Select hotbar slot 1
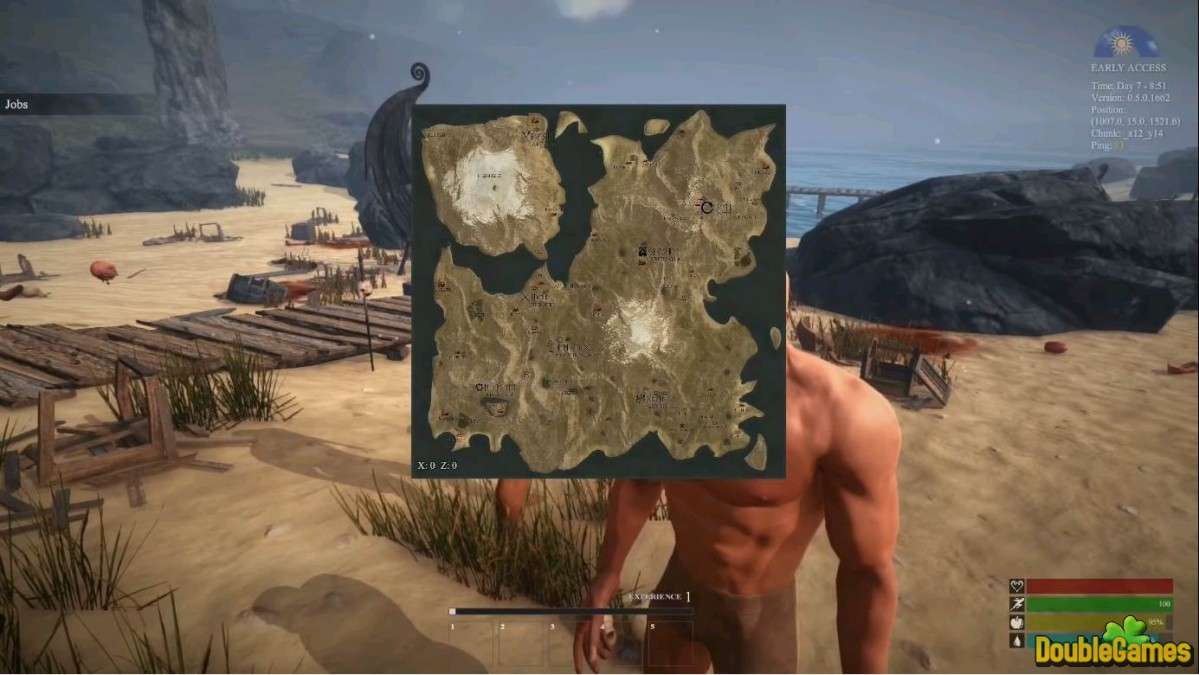Viewport: 1199px width, 675px height. tap(471, 644)
